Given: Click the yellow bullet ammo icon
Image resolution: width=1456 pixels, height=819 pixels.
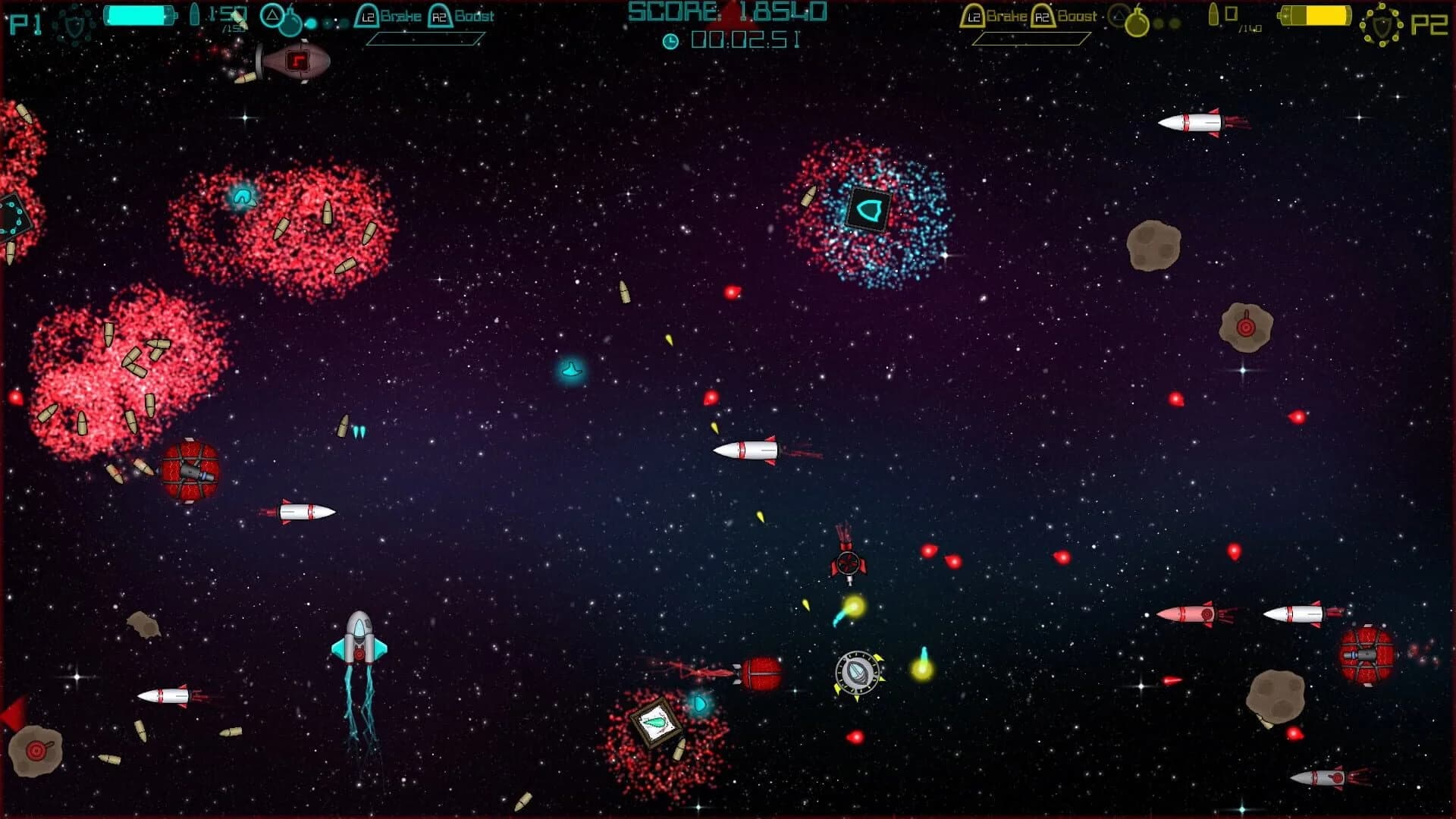Looking at the screenshot, I should coord(1213,14).
